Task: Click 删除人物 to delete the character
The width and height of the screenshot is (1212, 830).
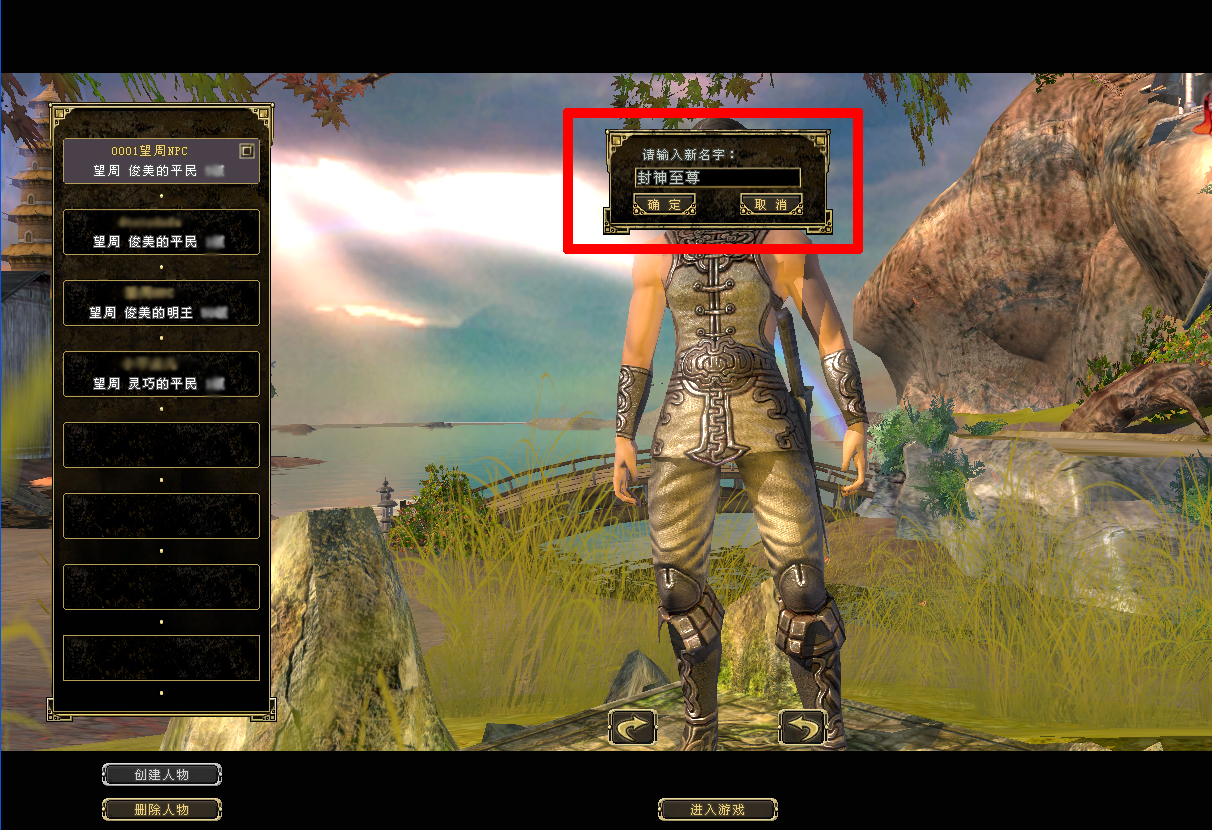Action: [x=162, y=809]
